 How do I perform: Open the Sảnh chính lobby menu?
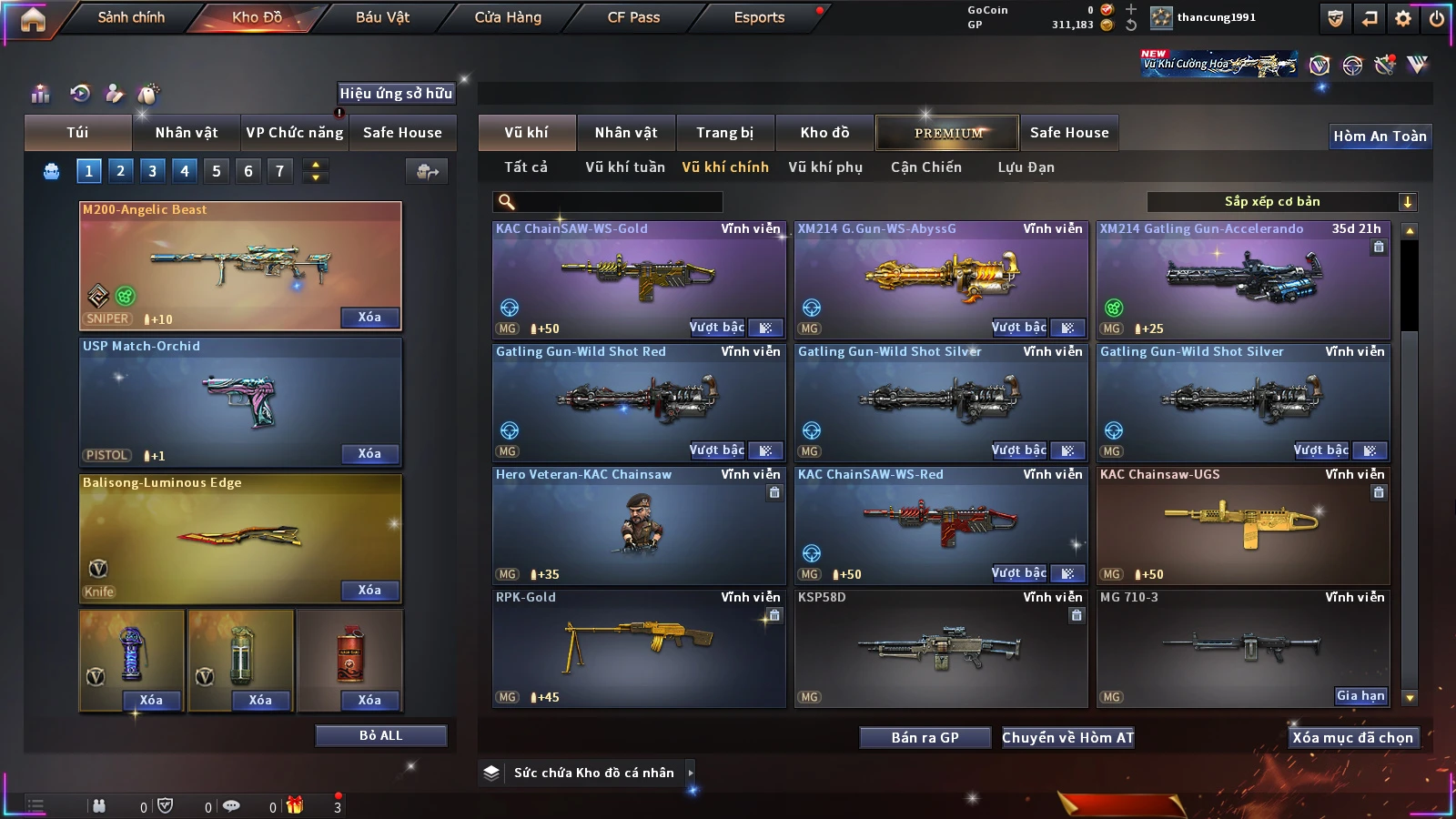(131, 17)
